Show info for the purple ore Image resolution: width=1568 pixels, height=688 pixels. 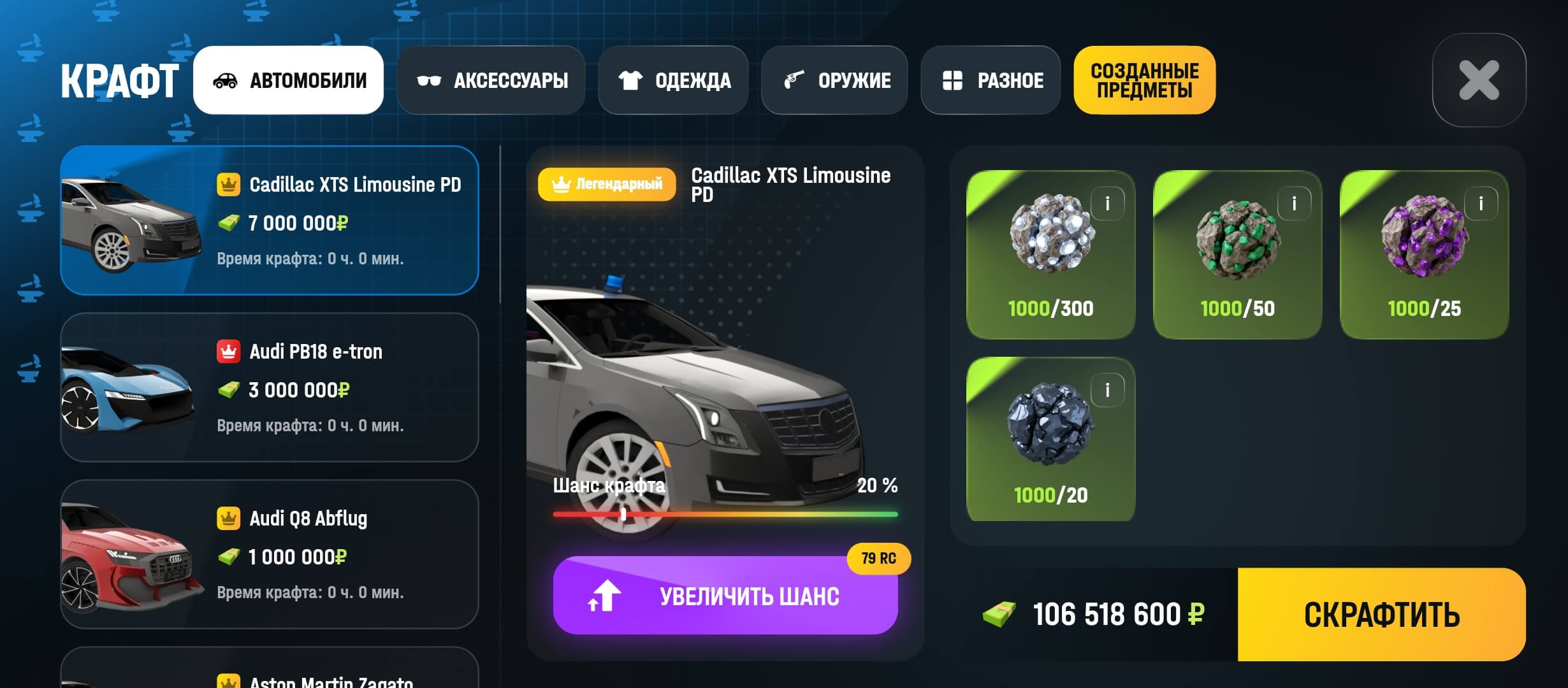[x=1481, y=203]
